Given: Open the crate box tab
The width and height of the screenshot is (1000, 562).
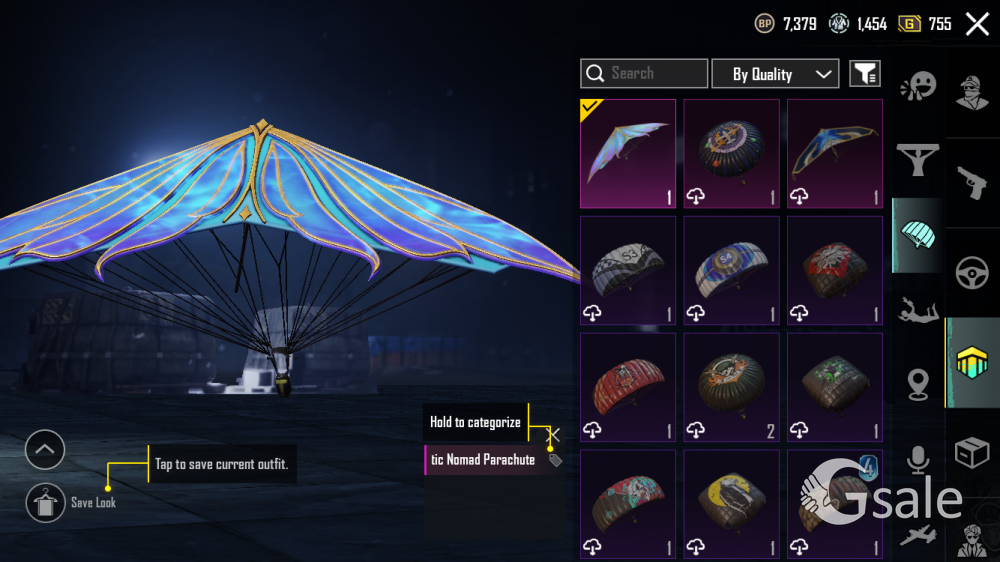Looking at the screenshot, I should click(972, 453).
